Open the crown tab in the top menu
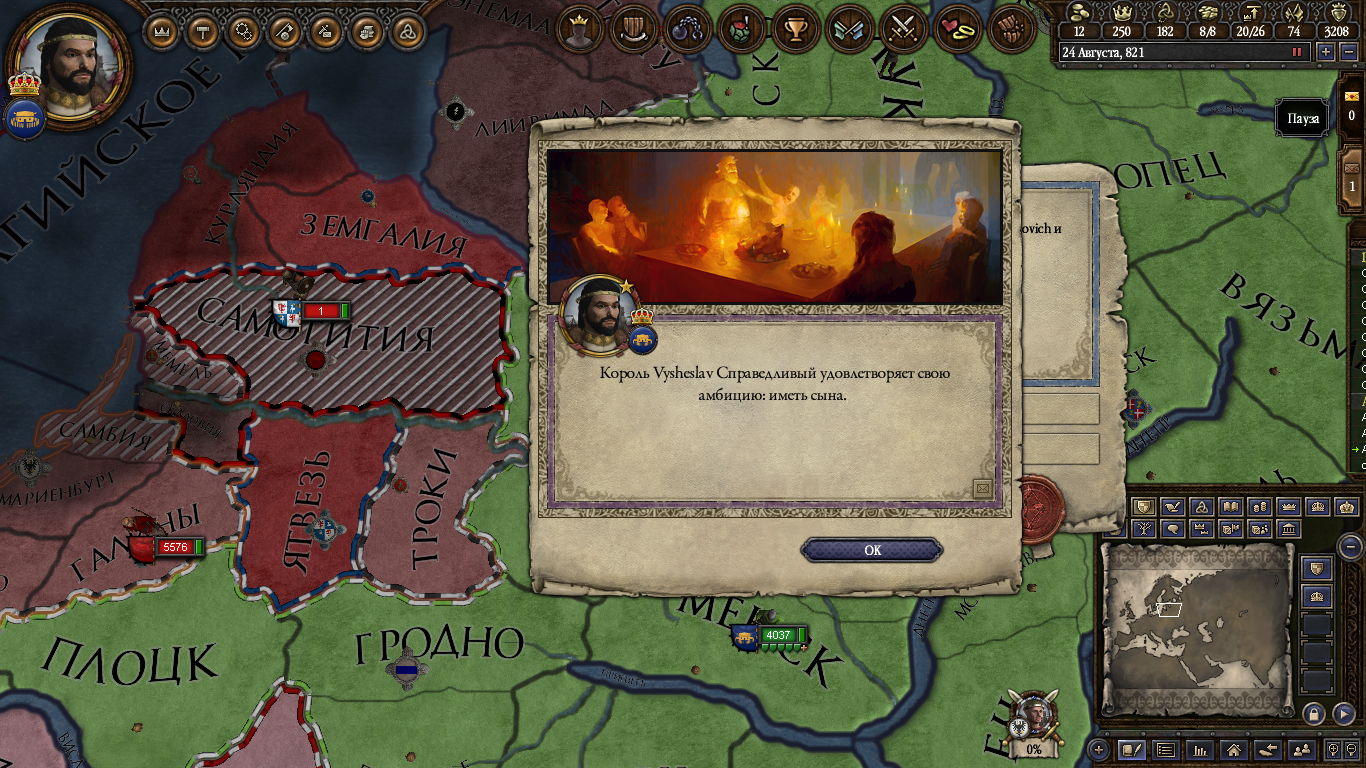The height and width of the screenshot is (768, 1366). (161, 31)
